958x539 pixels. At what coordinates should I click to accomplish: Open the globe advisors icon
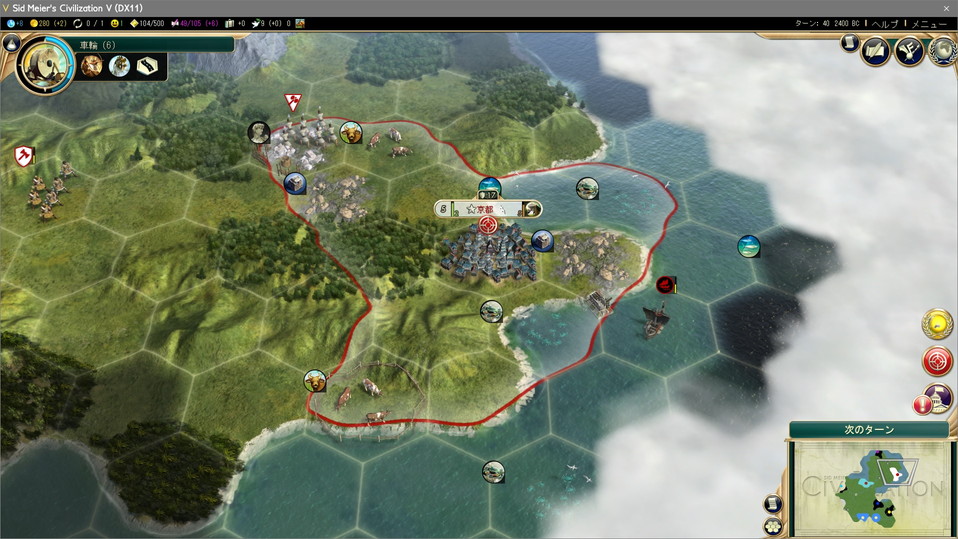point(941,50)
